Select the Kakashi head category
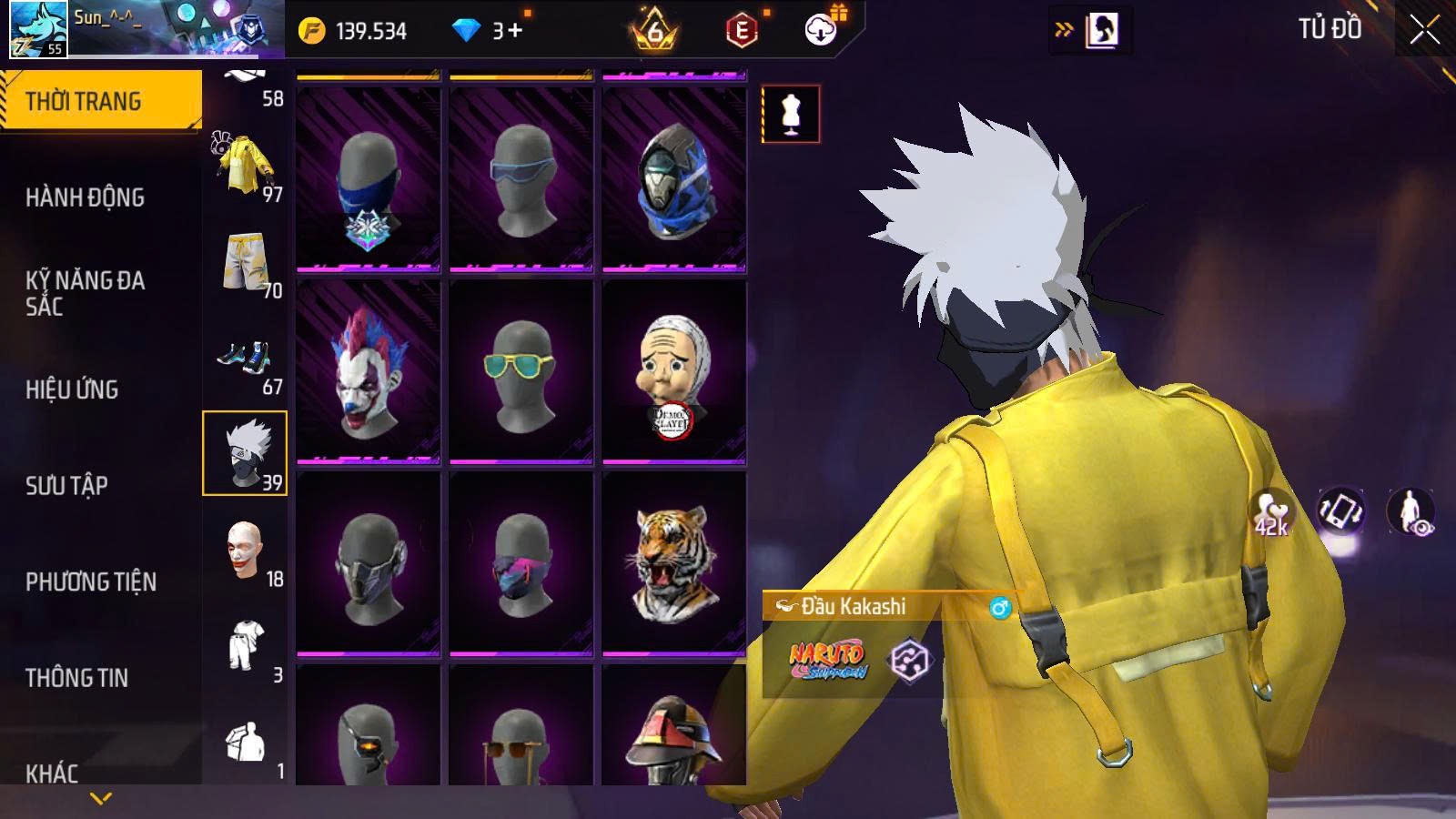This screenshot has width=1456, height=819. [x=244, y=453]
